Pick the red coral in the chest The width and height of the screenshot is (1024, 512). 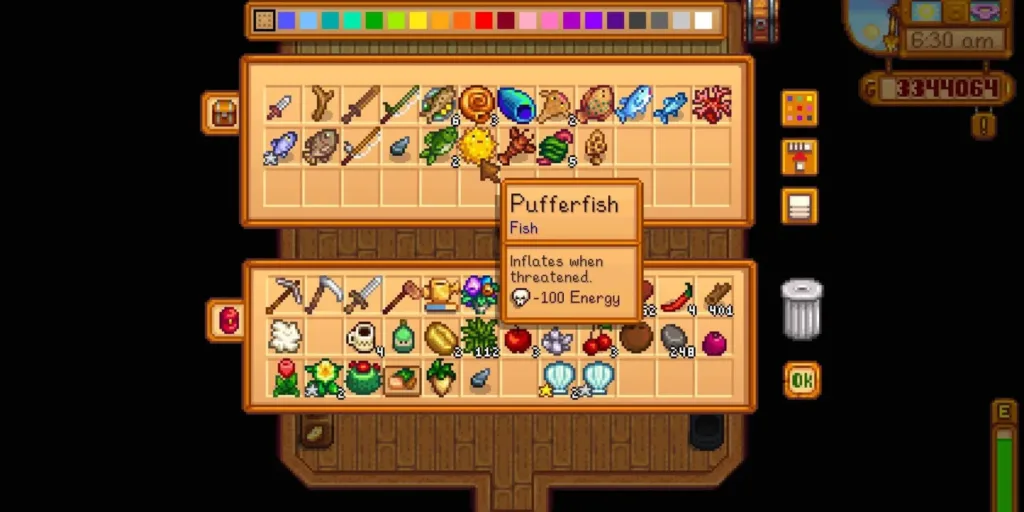coord(711,103)
